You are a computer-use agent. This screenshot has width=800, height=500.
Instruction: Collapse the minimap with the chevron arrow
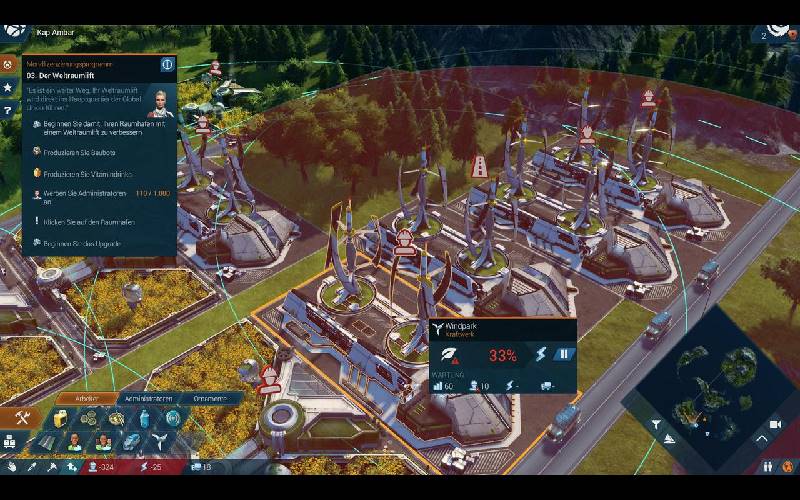(x=760, y=437)
